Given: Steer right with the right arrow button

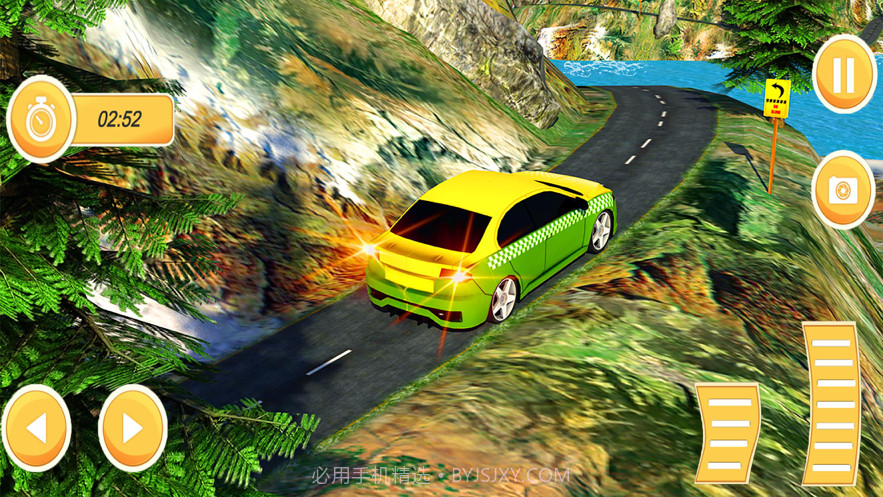Looking at the screenshot, I should pos(132,428).
